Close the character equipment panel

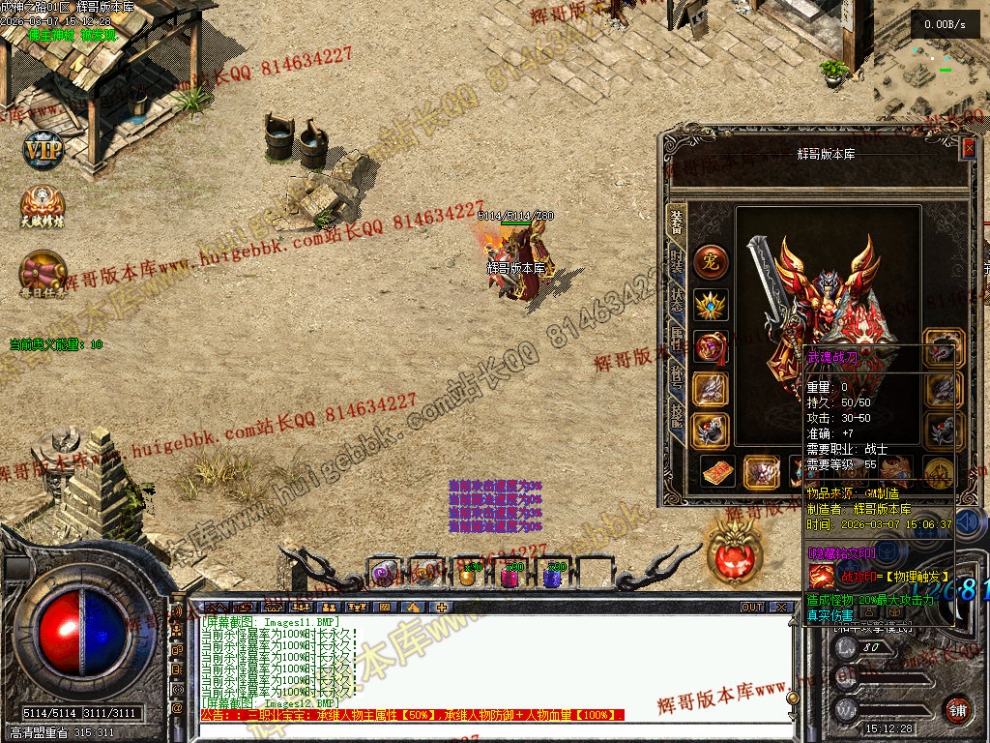click(968, 149)
